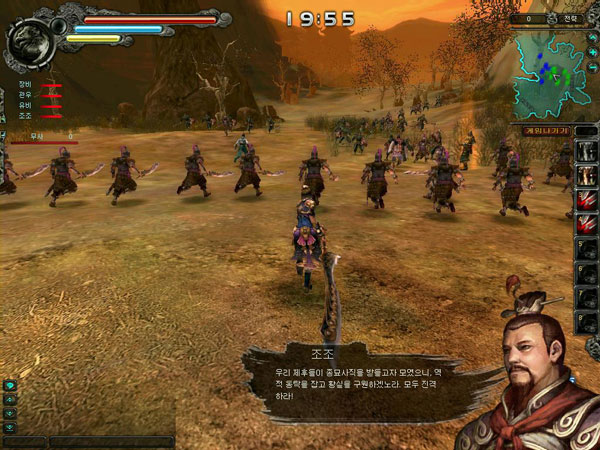Click the battlefield minimap

(550, 72)
